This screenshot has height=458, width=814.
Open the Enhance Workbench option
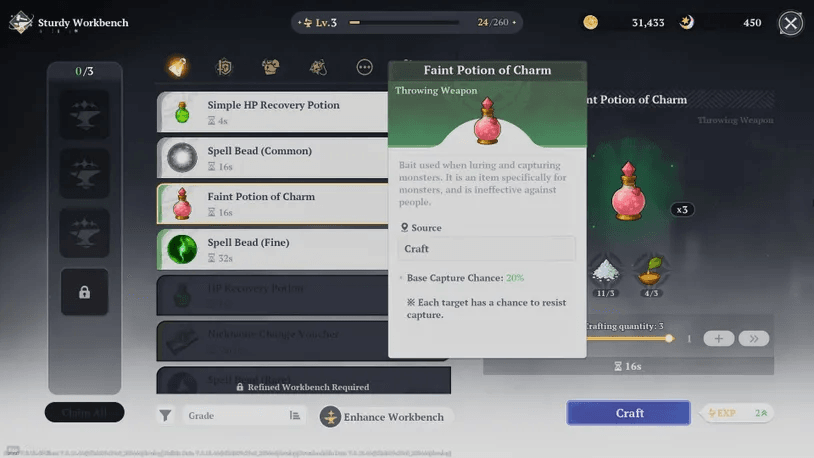point(383,417)
